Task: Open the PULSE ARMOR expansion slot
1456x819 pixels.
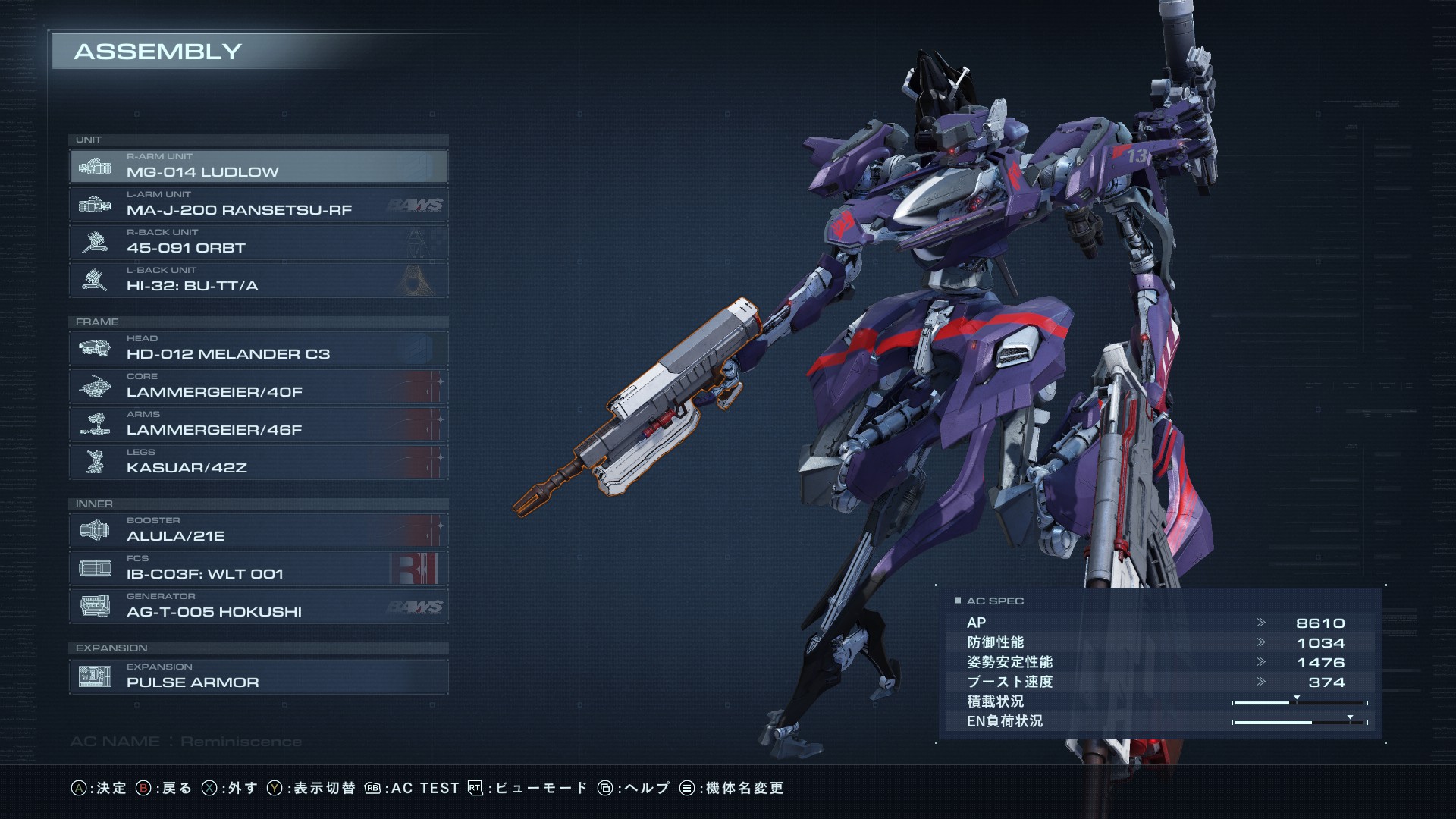Action: (x=258, y=676)
